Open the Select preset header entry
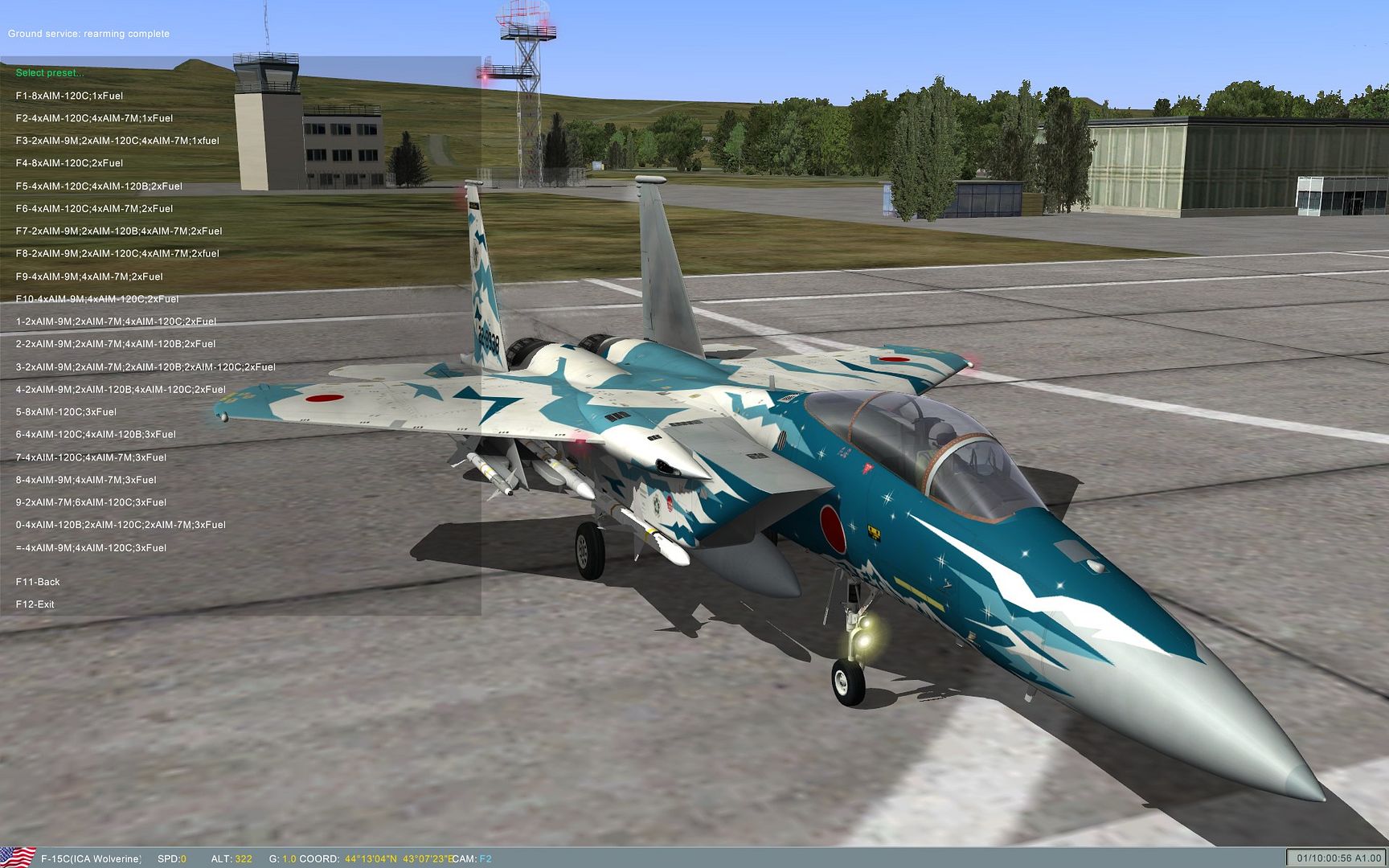 (50, 72)
